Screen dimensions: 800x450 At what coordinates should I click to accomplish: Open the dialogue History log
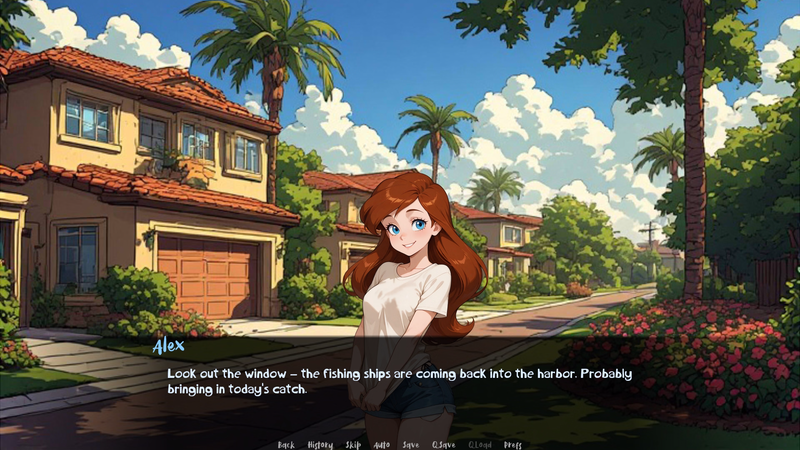pyautogui.click(x=320, y=444)
